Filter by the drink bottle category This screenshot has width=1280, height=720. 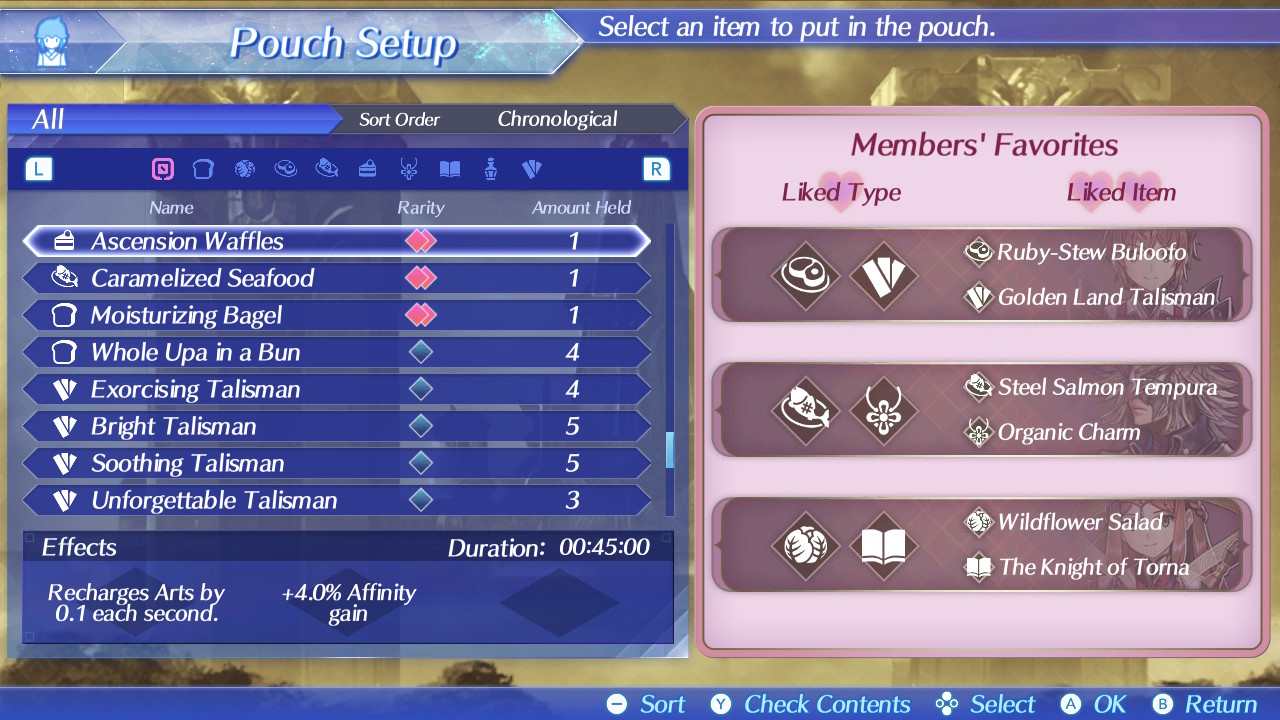[491, 169]
